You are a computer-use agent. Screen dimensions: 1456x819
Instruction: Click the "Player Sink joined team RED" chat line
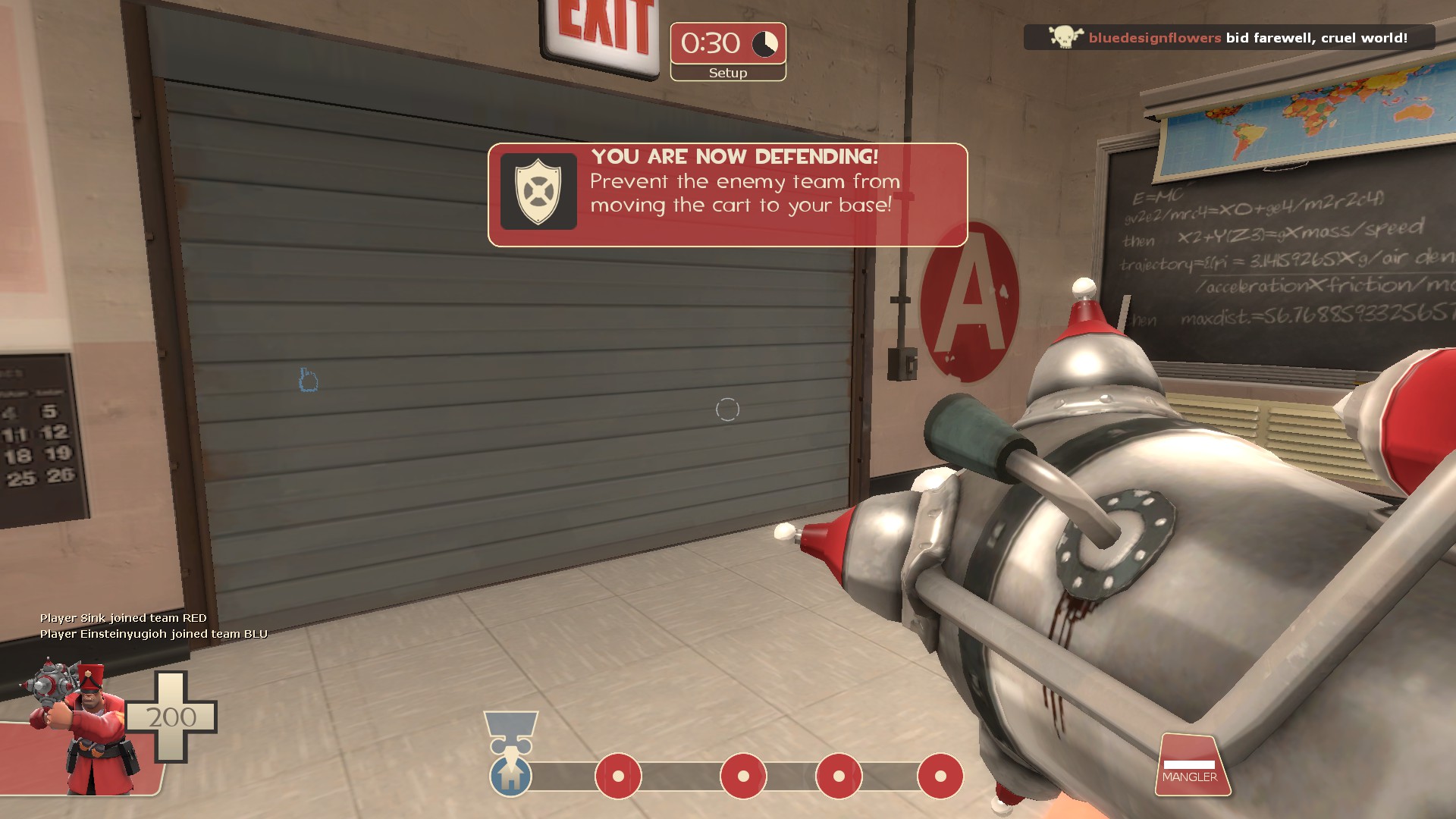(x=124, y=618)
